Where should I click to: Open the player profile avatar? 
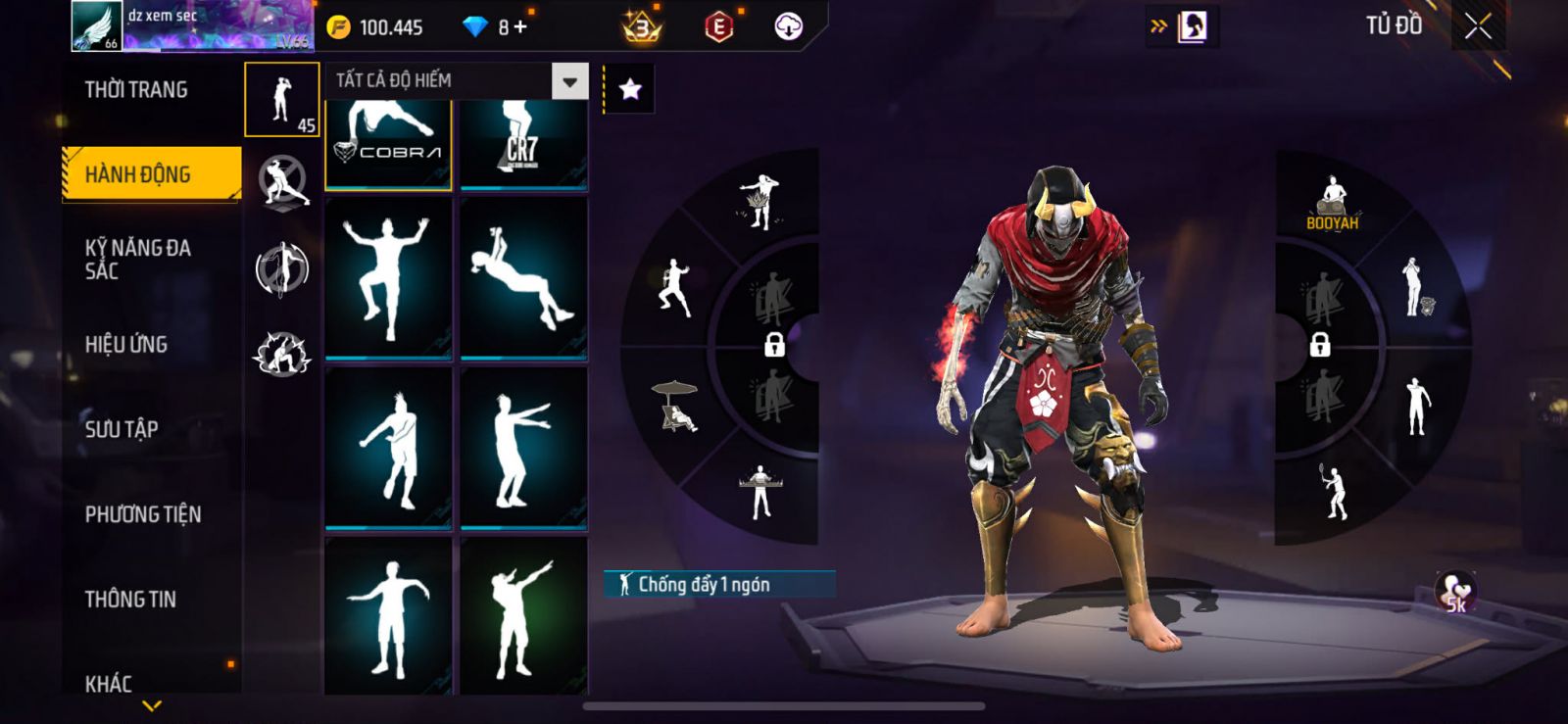[96, 26]
